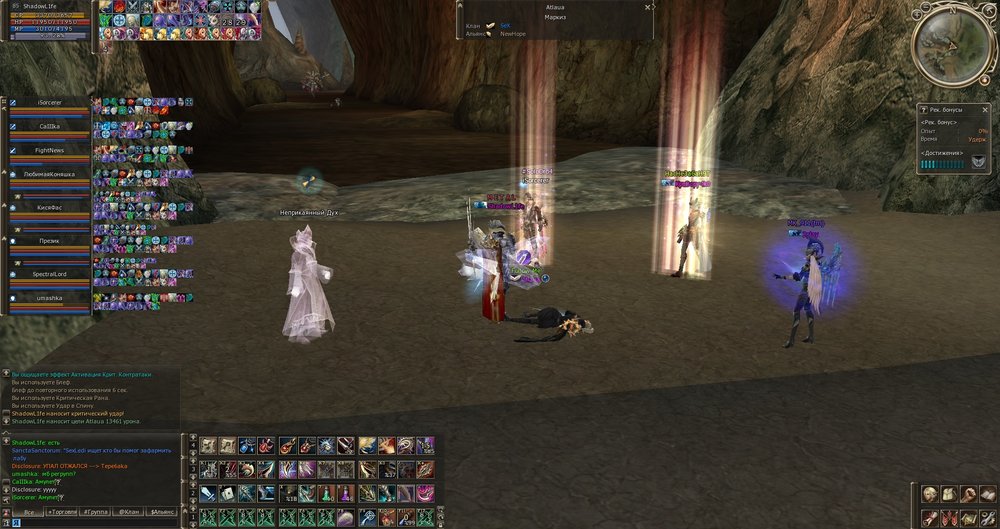The image size is (1000, 529).
Task: Open the circular minimap
Action: click(951, 47)
